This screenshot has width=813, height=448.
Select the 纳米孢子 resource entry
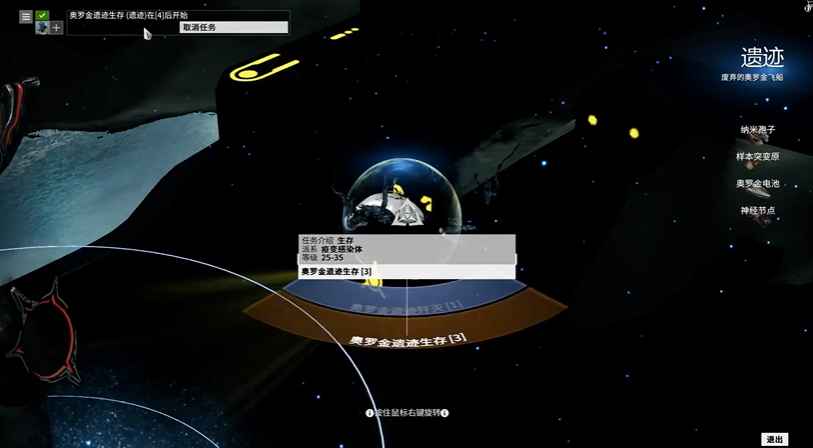757,130
